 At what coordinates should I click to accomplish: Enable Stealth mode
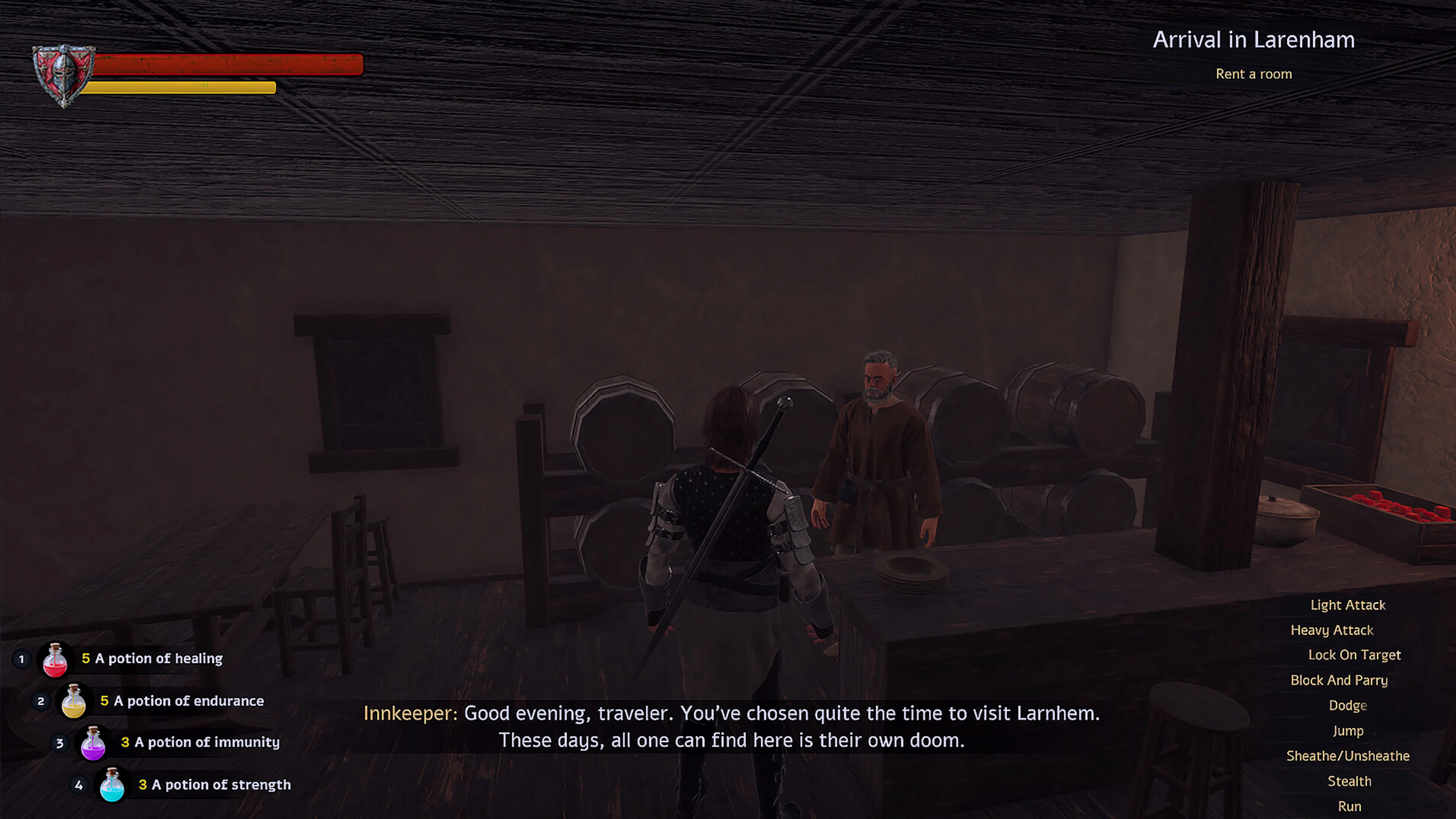click(x=1350, y=781)
